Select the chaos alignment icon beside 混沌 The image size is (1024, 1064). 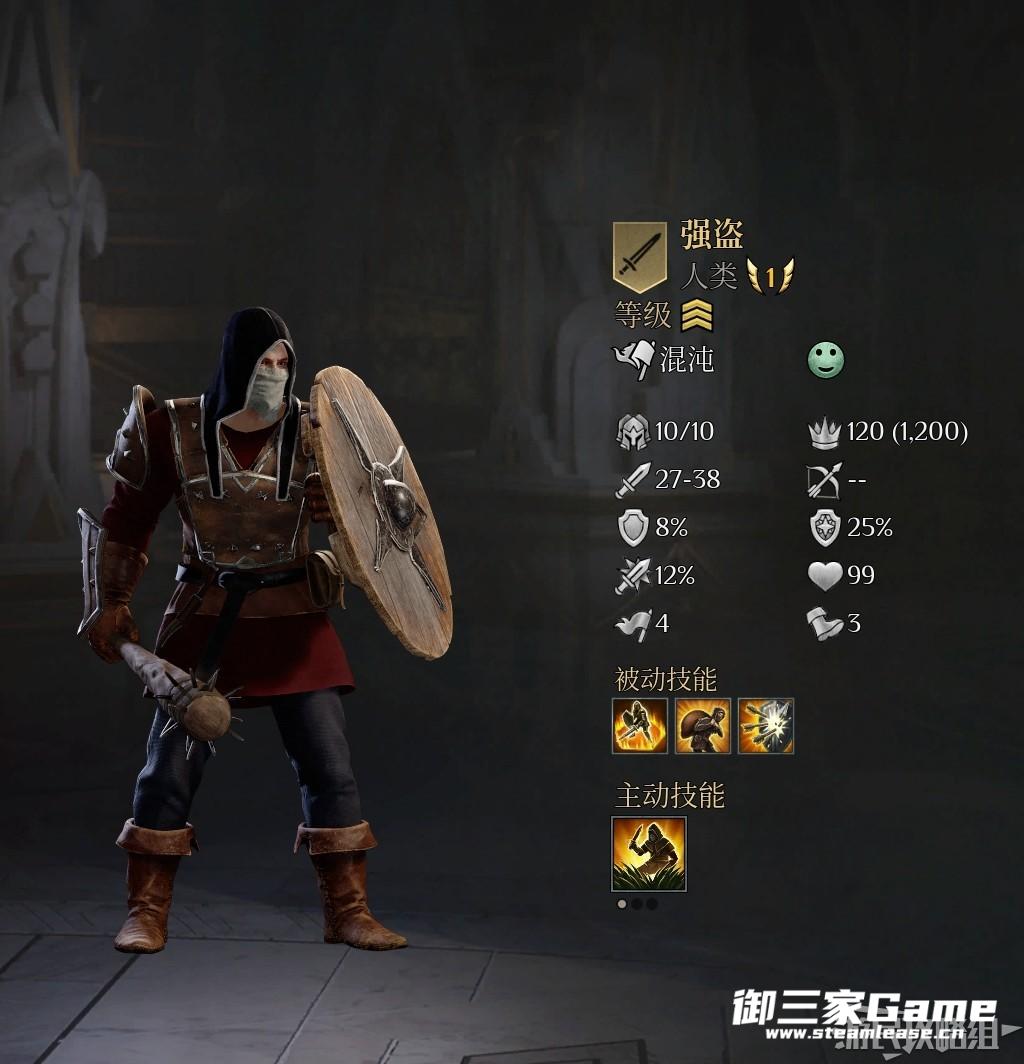pyautogui.click(x=634, y=359)
